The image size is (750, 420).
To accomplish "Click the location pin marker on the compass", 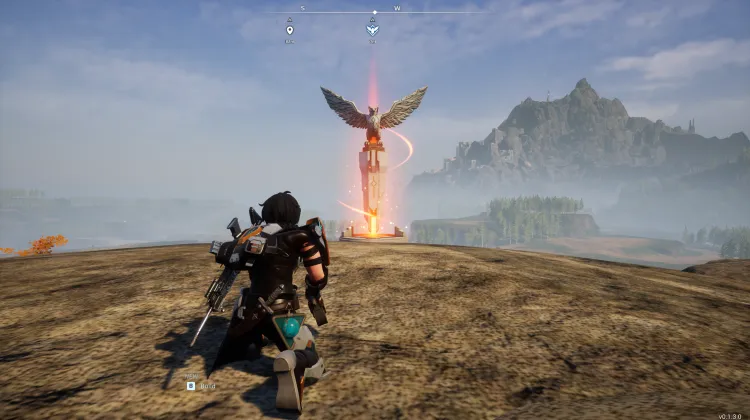I will (x=290, y=30).
